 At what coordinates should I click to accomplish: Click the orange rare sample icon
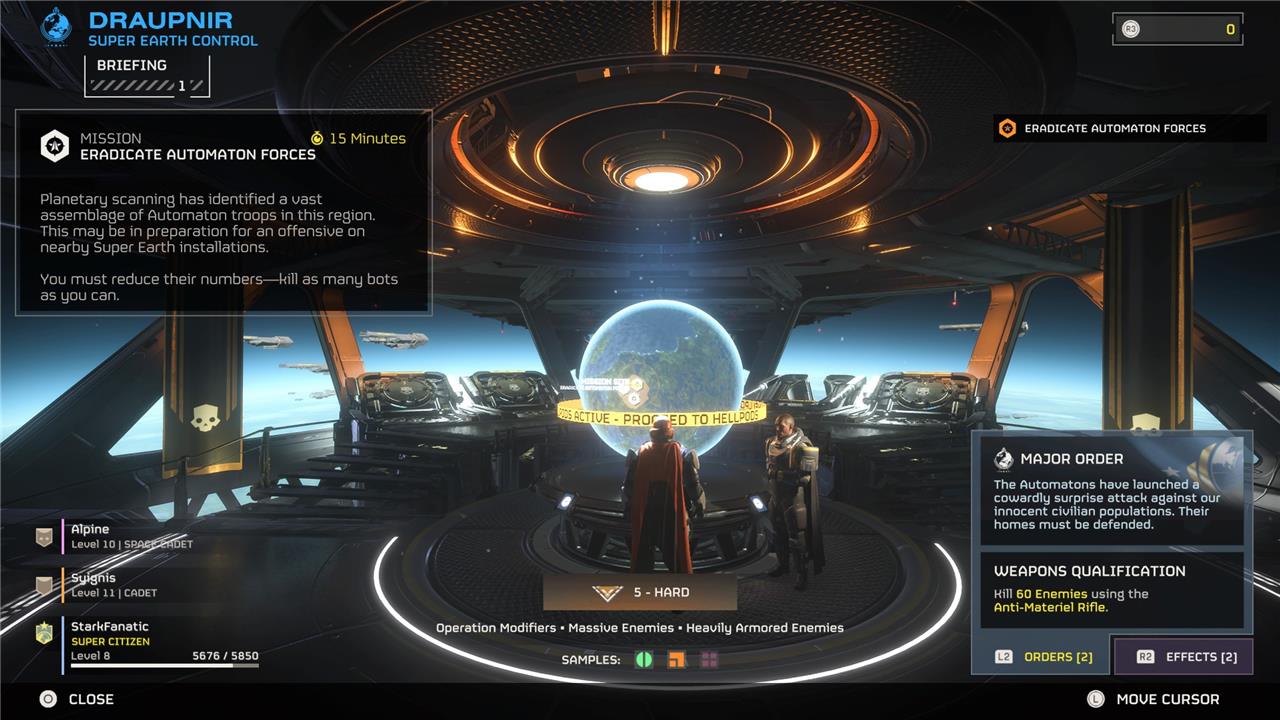[677, 660]
